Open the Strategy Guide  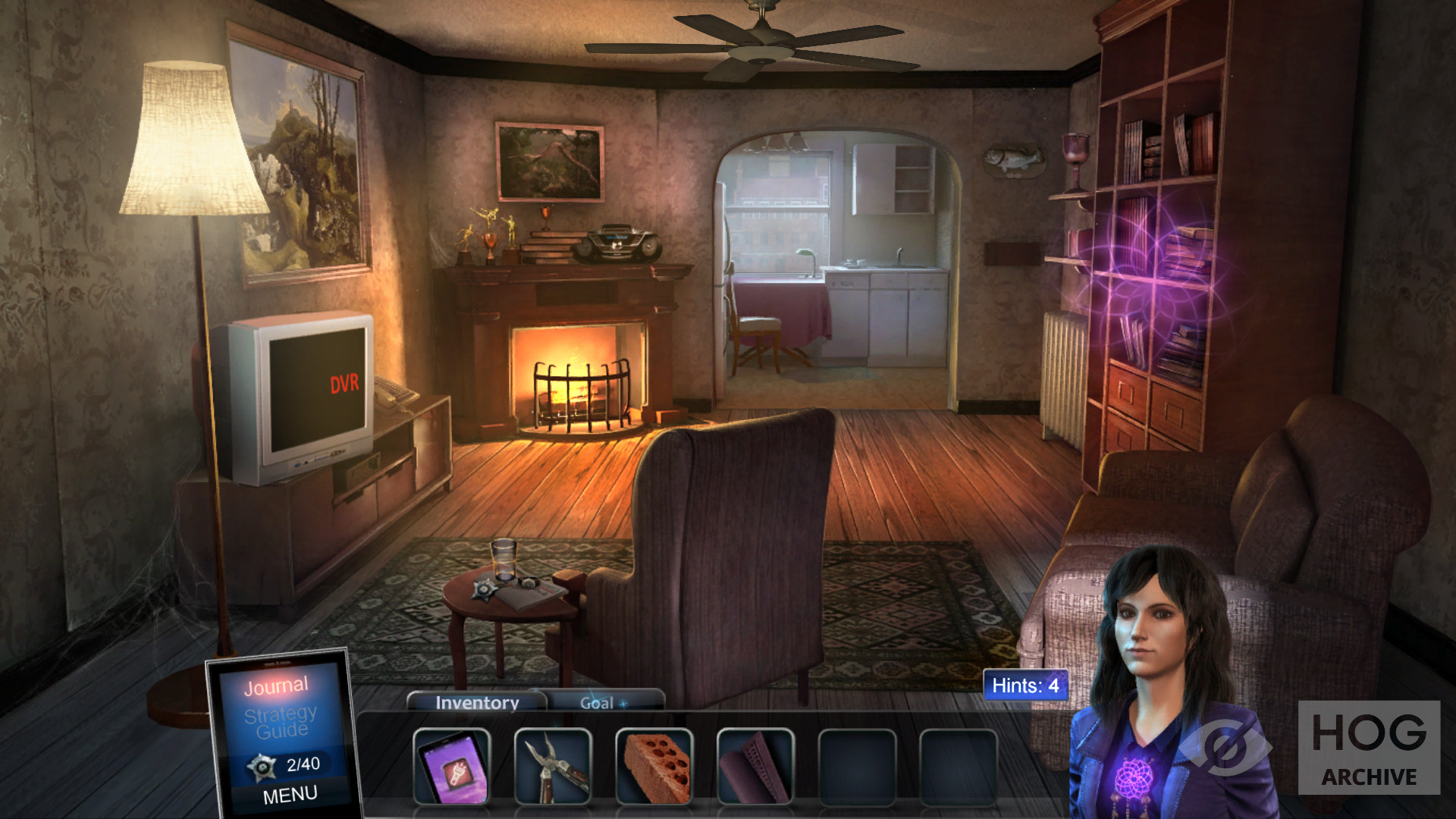(281, 722)
